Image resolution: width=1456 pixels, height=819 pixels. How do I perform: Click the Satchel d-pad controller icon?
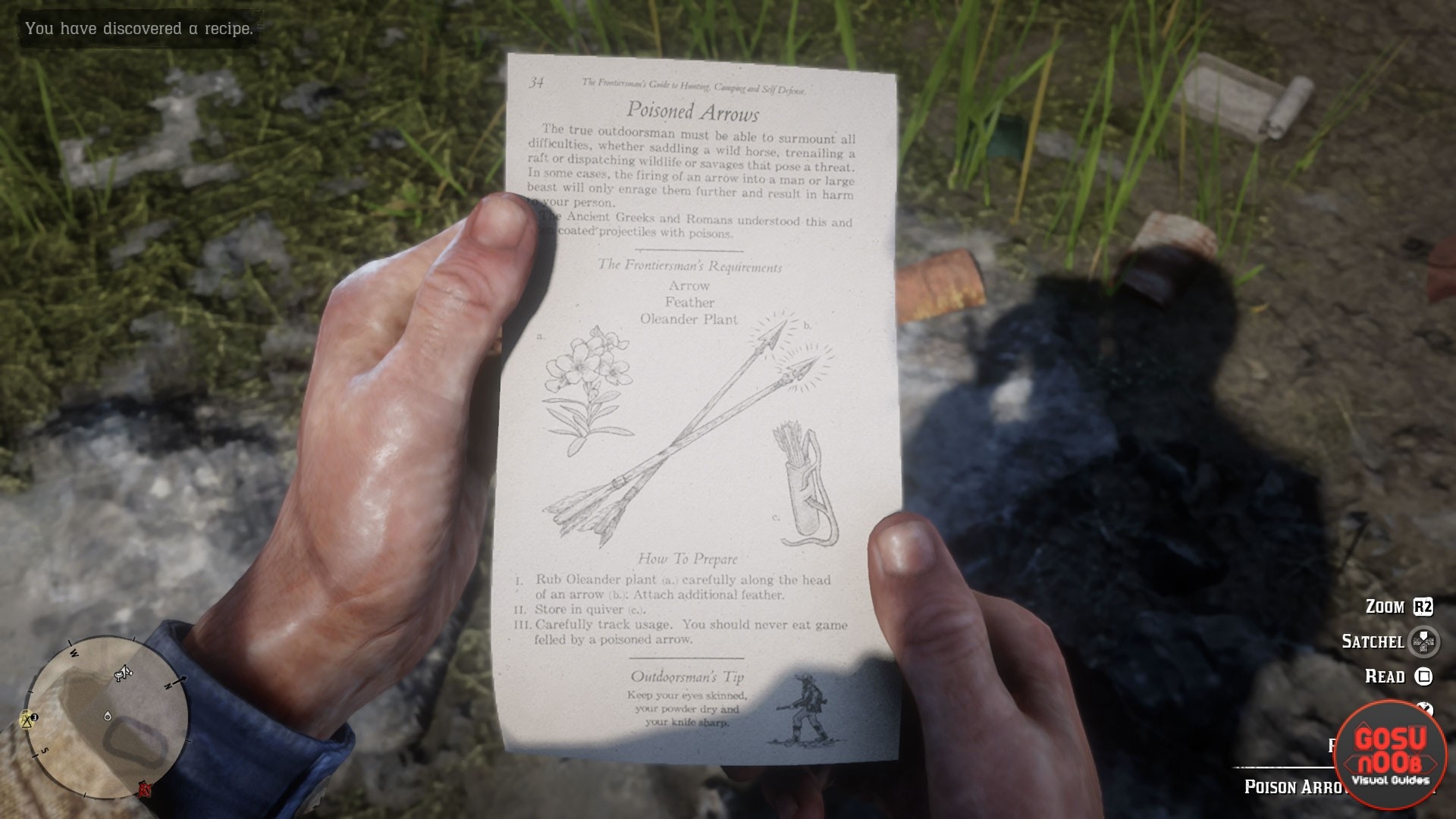pos(1424,642)
